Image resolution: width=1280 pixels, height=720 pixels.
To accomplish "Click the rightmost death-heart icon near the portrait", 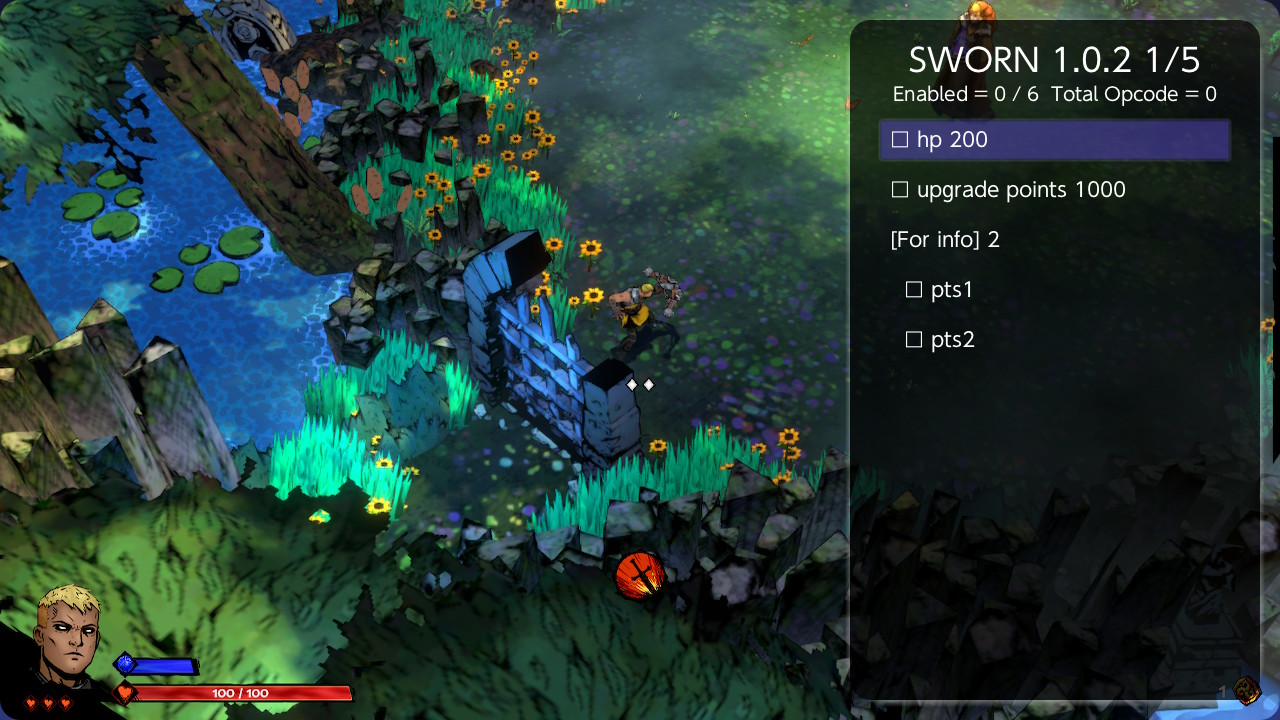I will tap(65, 702).
